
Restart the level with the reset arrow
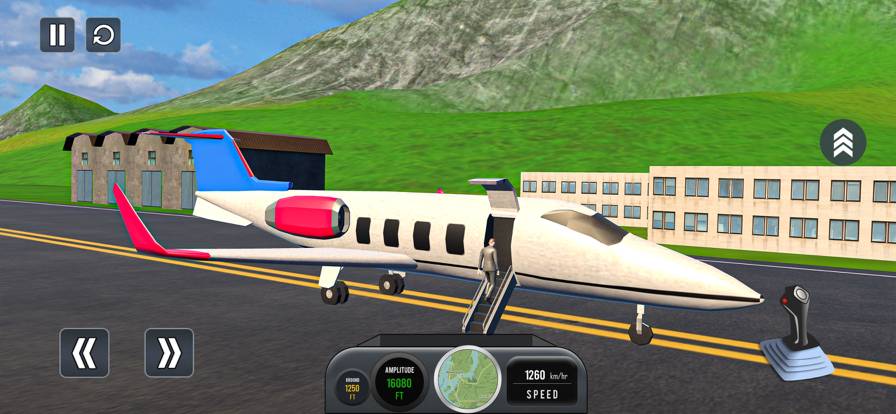click(103, 35)
